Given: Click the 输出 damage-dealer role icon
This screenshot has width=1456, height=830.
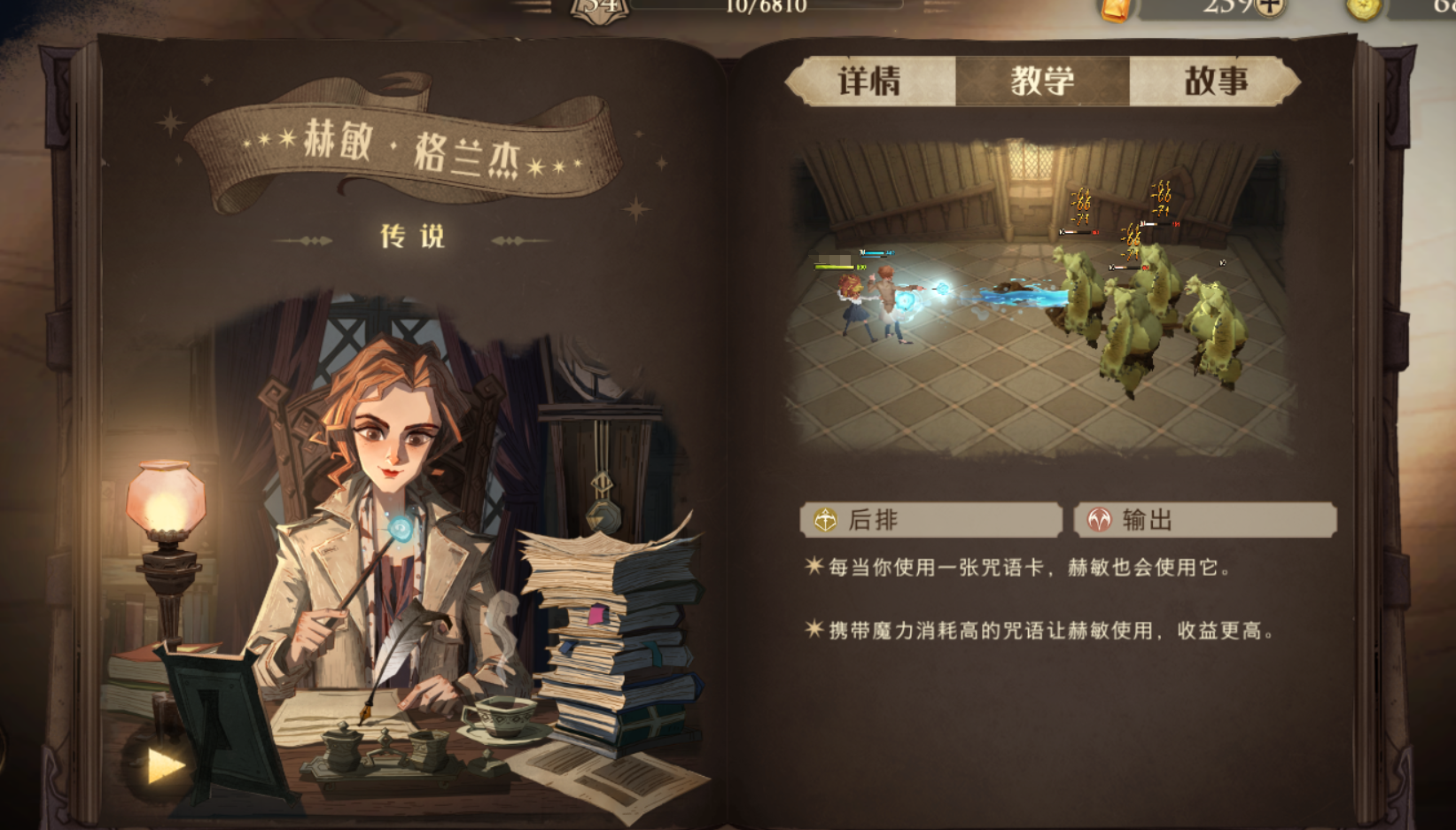Looking at the screenshot, I should (x=1099, y=521).
